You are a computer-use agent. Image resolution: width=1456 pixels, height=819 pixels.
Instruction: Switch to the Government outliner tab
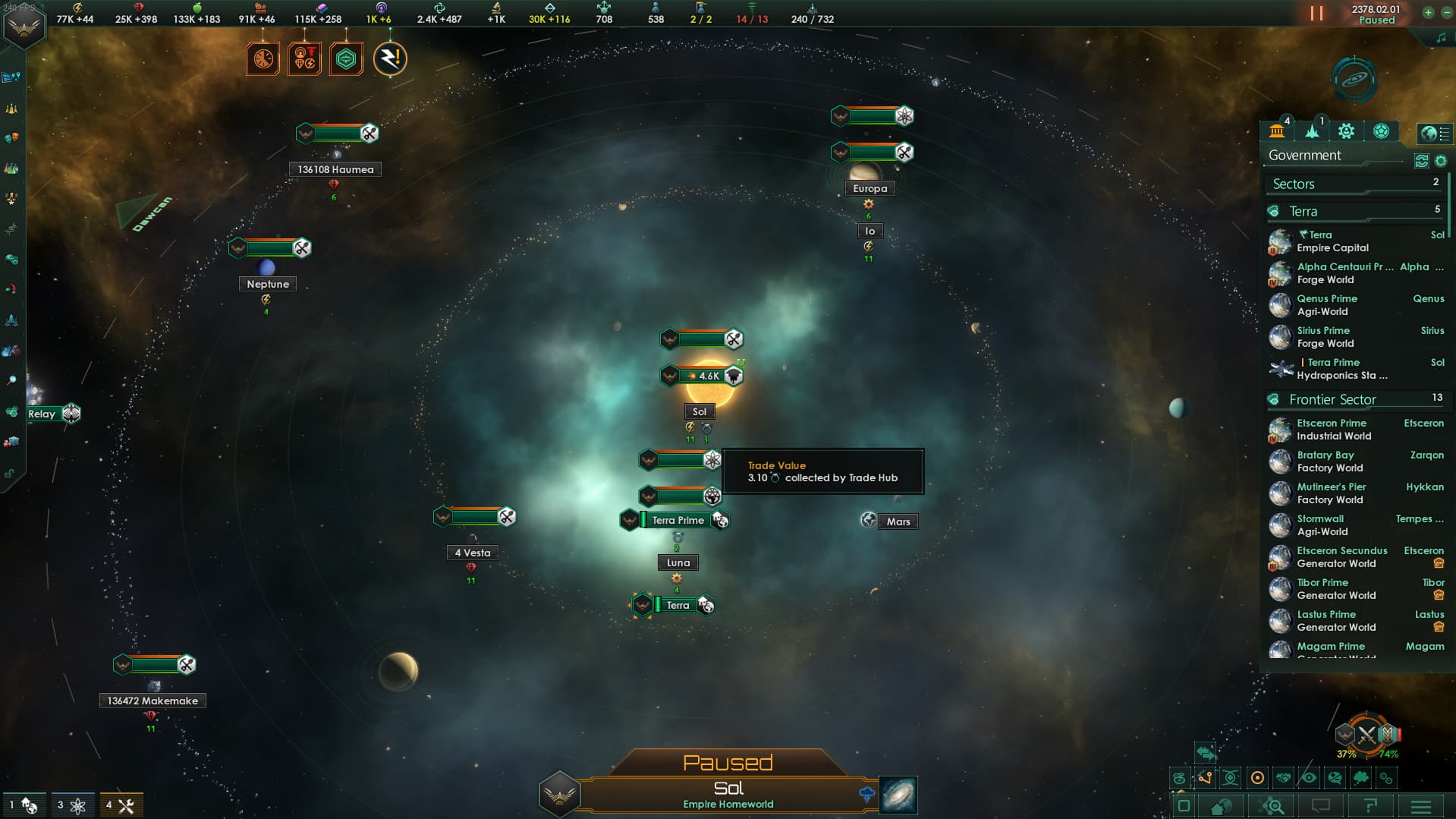click(x=1278, y=131)
